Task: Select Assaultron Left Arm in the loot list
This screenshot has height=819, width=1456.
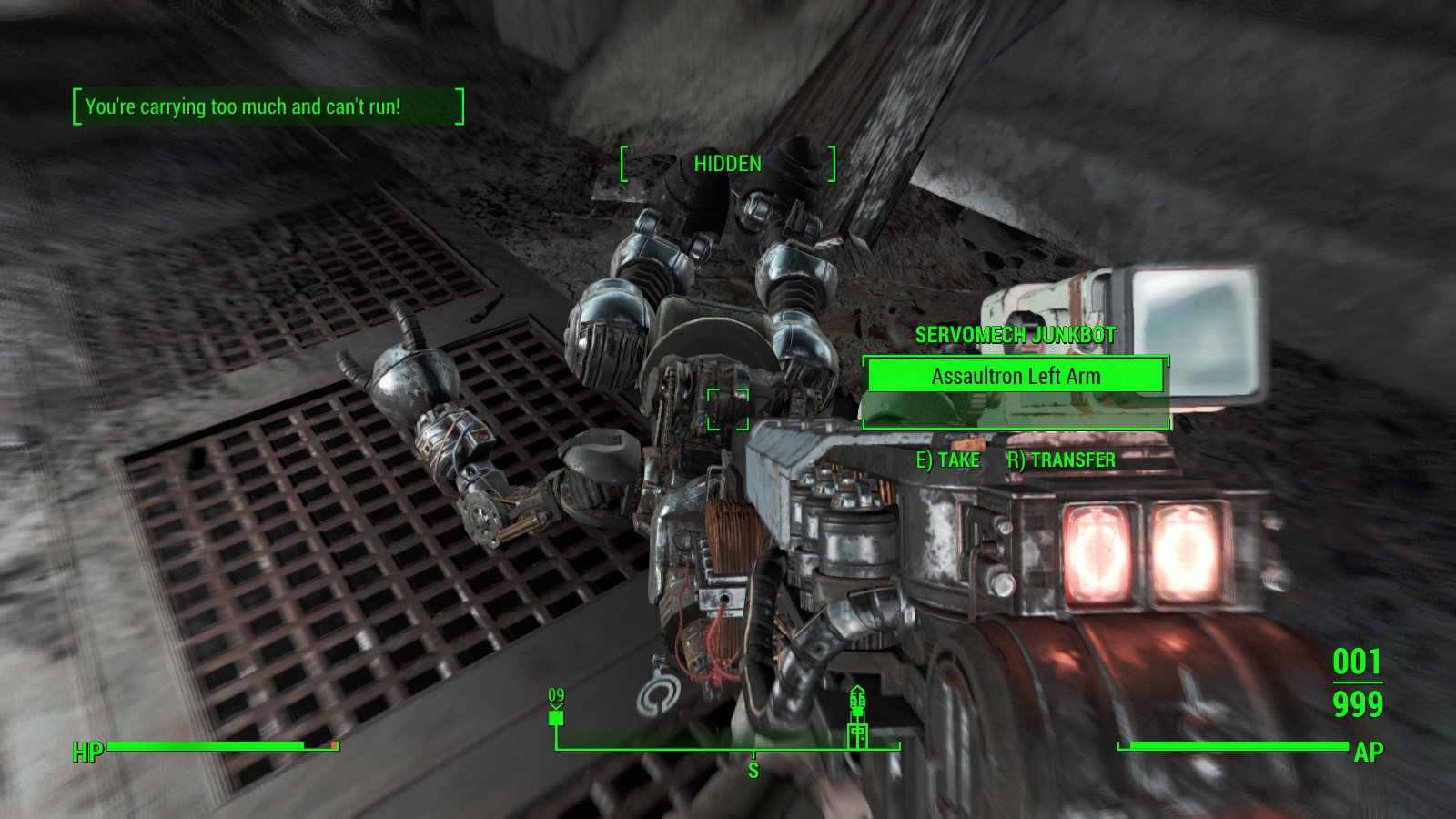Action: coord(1015,376)
